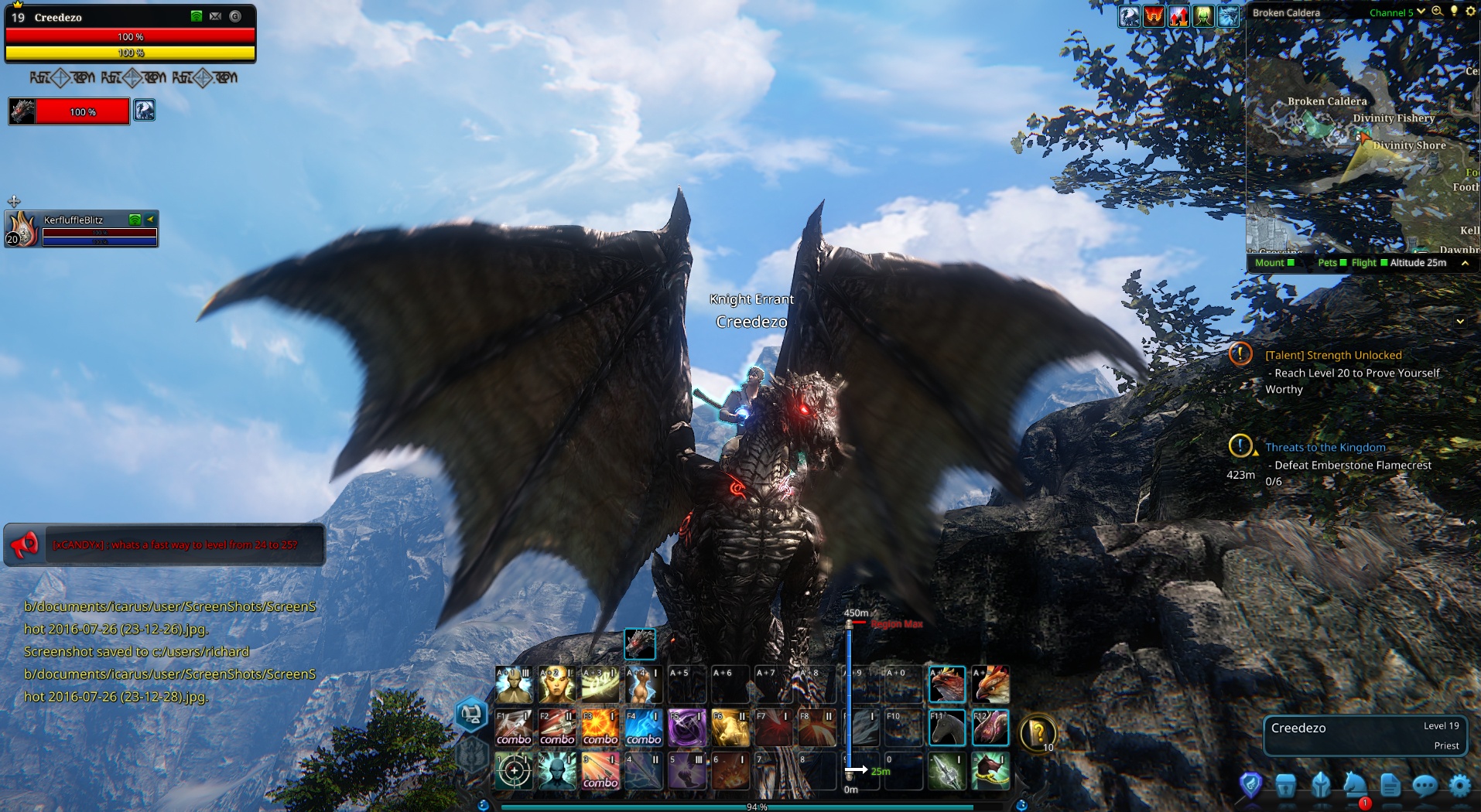This screenshot has width=1481, height=812.
Task: Open the chat bubble social menu
Action: pyautogui.click(x=1425, y=786)
